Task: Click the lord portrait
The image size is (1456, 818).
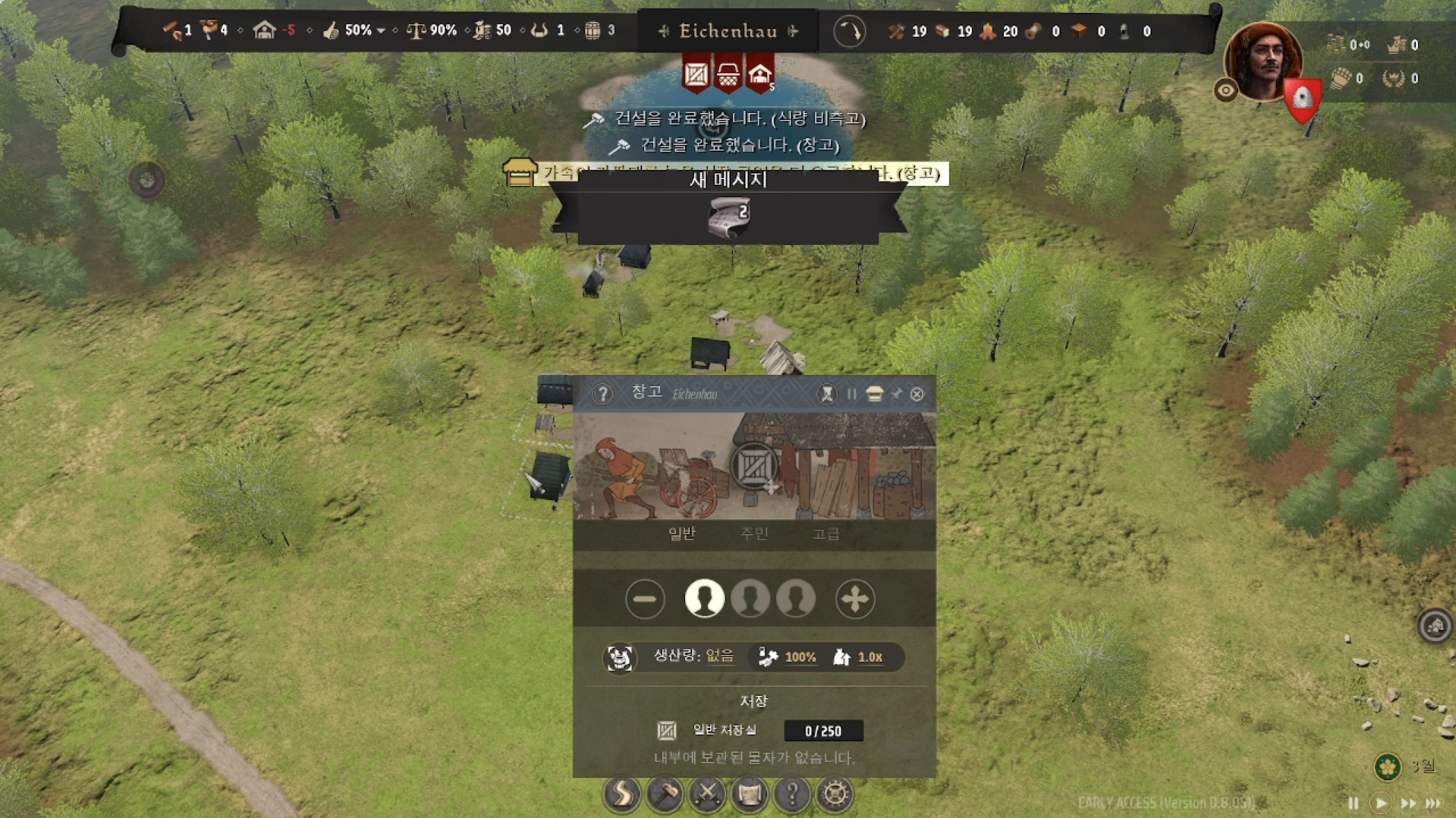Action: coord(1263,61)
